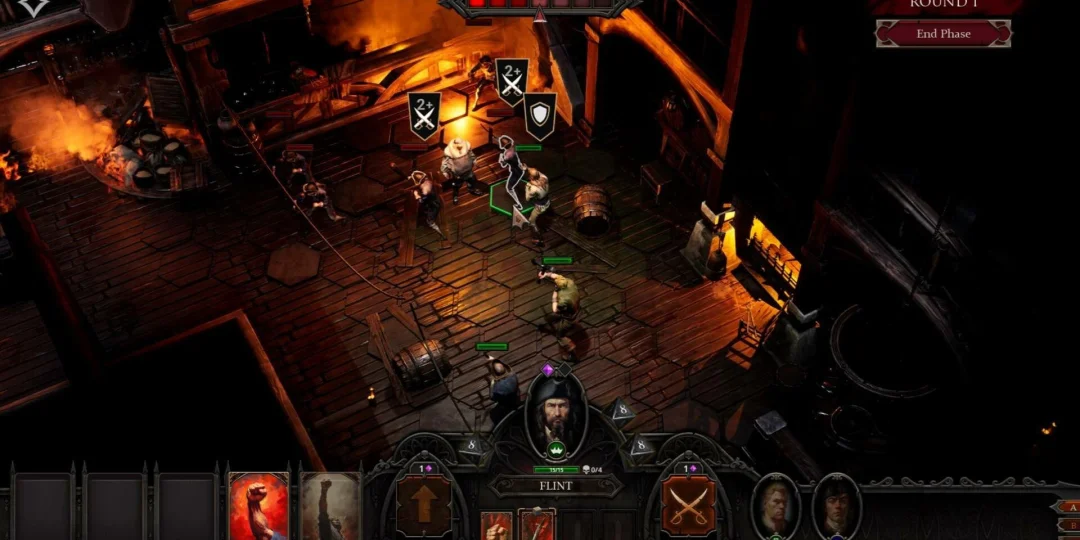Click the shield defend marker above the enemy
The image size is (1080, 540).
[540, 115]
